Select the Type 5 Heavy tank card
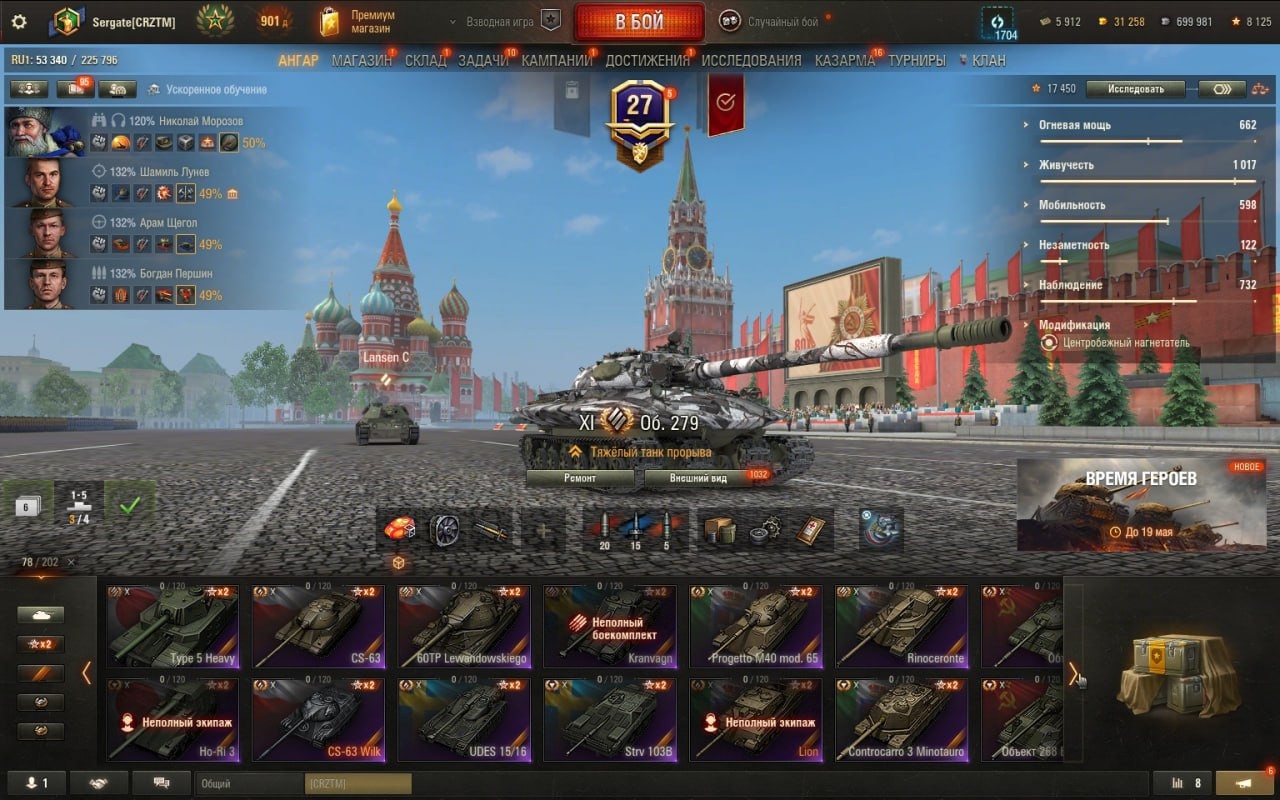 [174, 626]
